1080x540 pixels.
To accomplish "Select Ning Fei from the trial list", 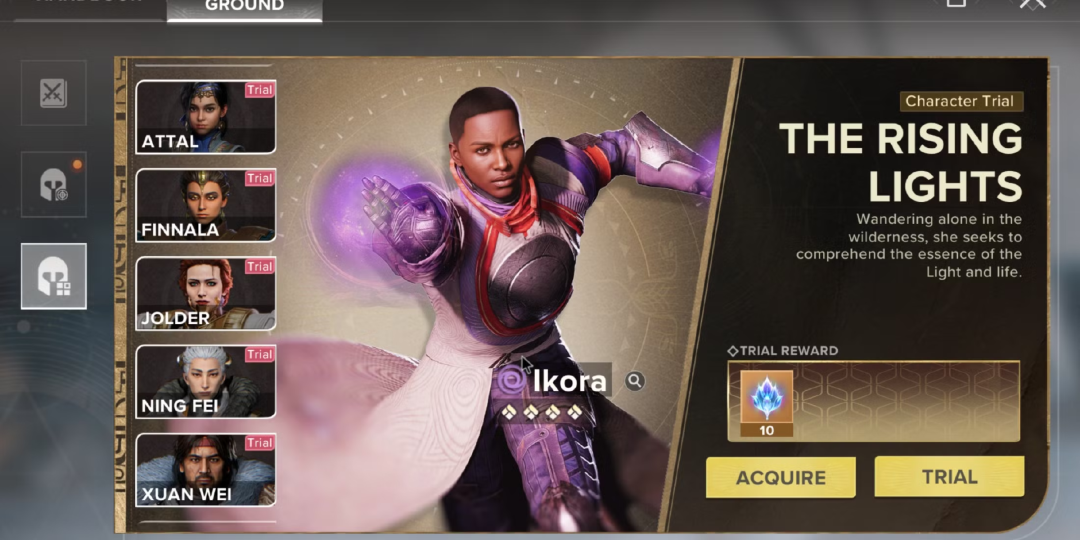I will click(205, 381).
